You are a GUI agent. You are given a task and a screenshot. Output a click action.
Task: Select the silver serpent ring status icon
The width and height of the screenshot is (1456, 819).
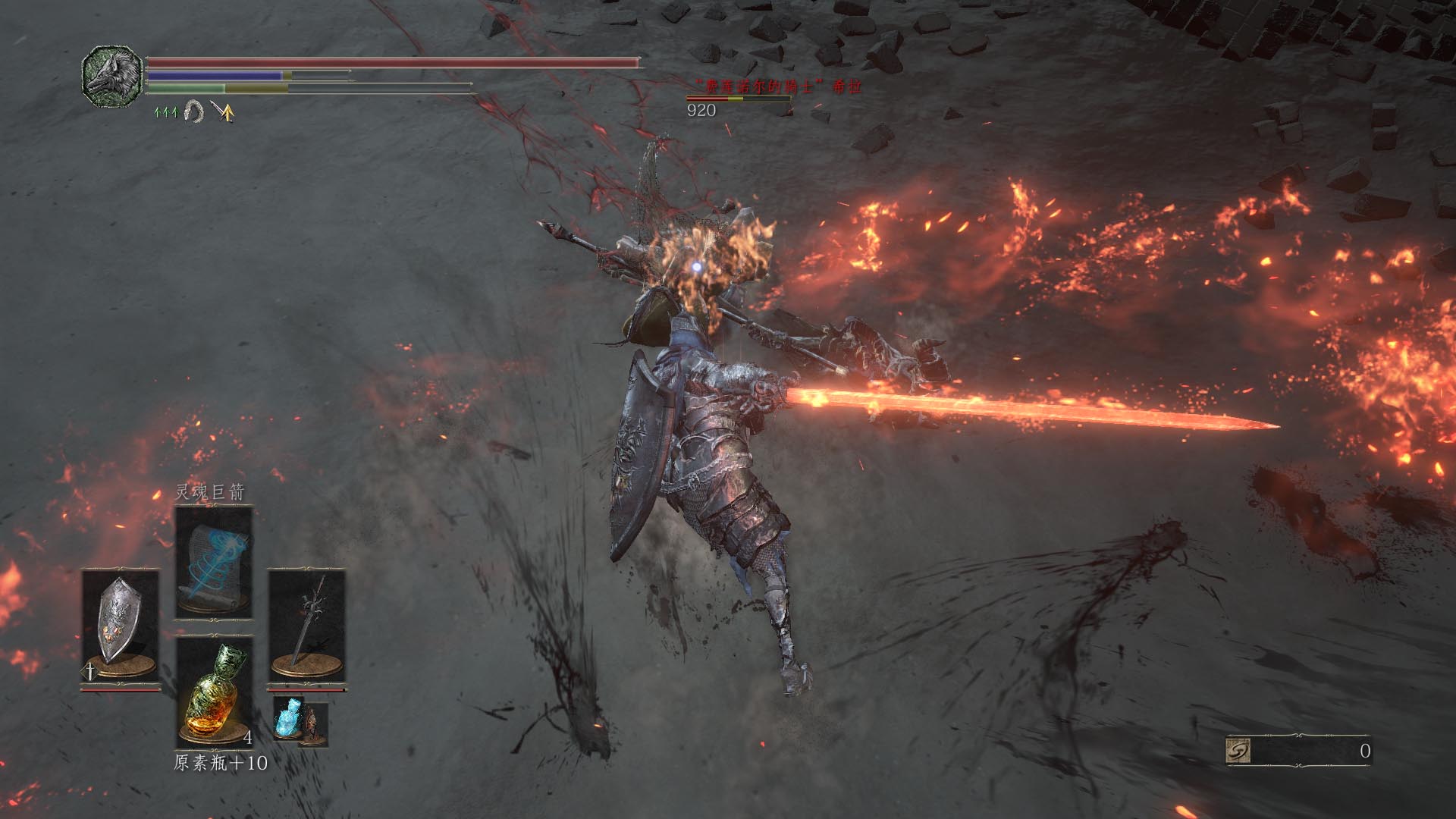pos(194,112)
